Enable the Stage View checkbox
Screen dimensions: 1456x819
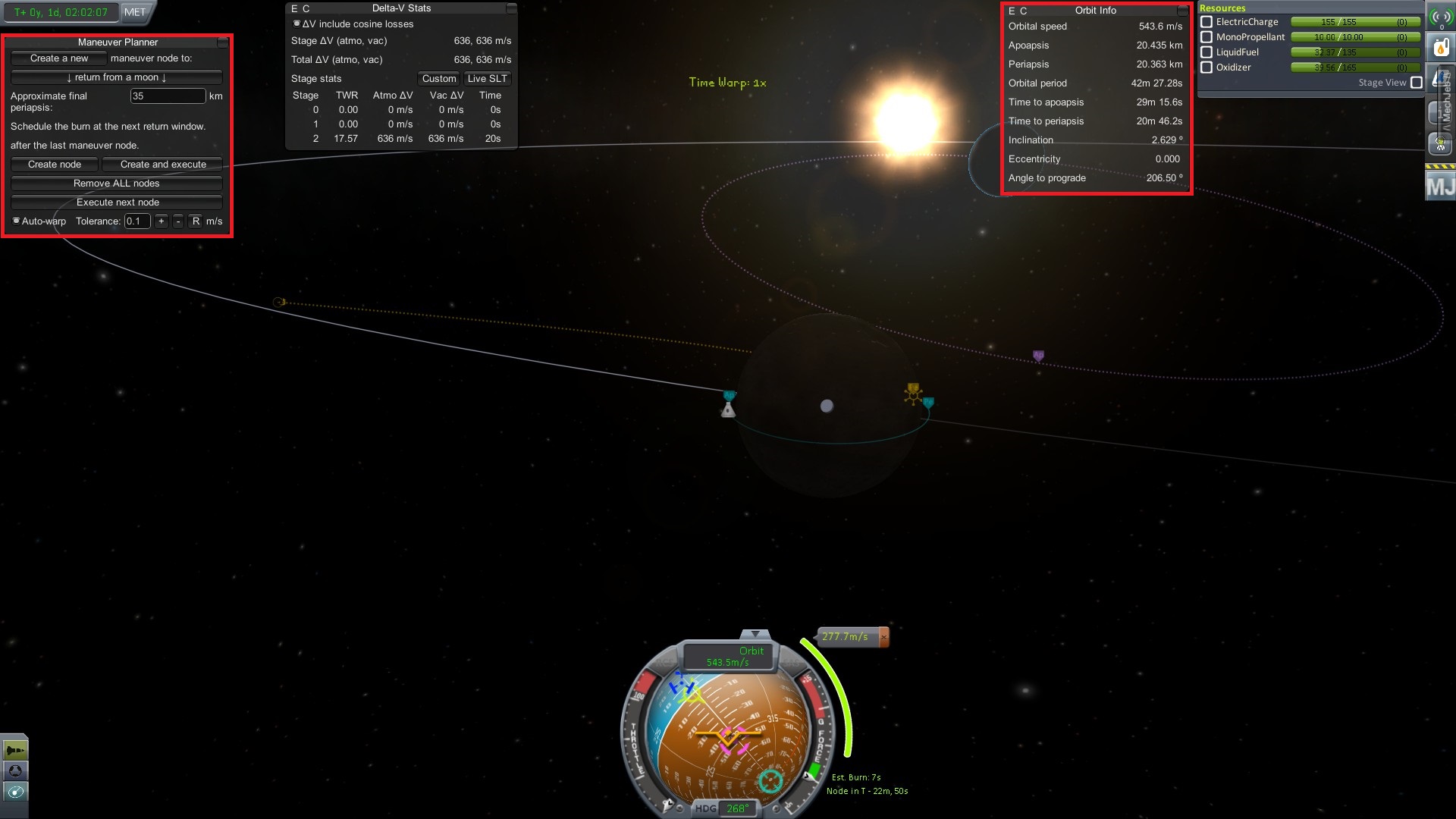point(1416,83)
